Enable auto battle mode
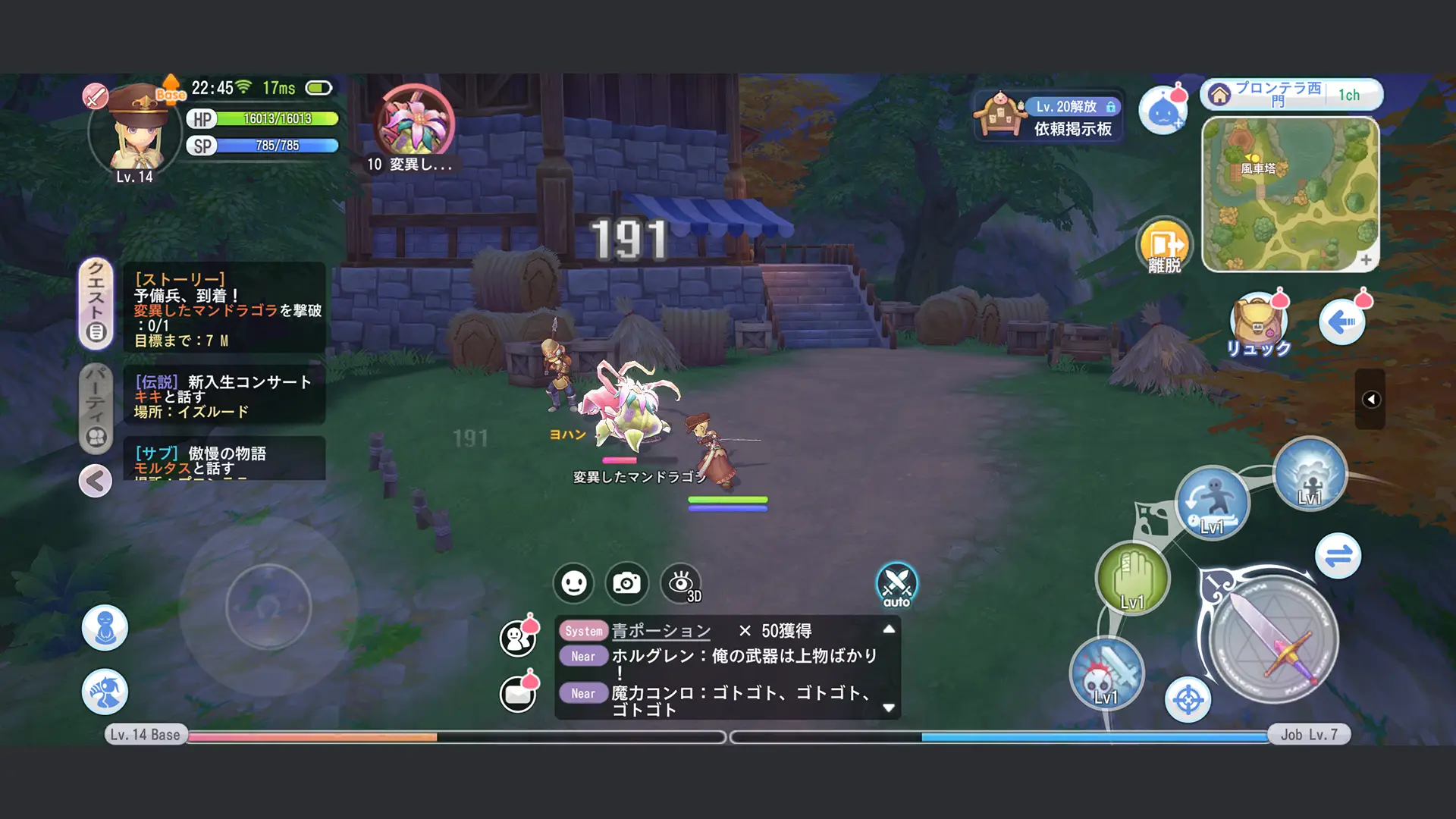1456x819 pixels. pyautogui.click(x=898, y=583)
